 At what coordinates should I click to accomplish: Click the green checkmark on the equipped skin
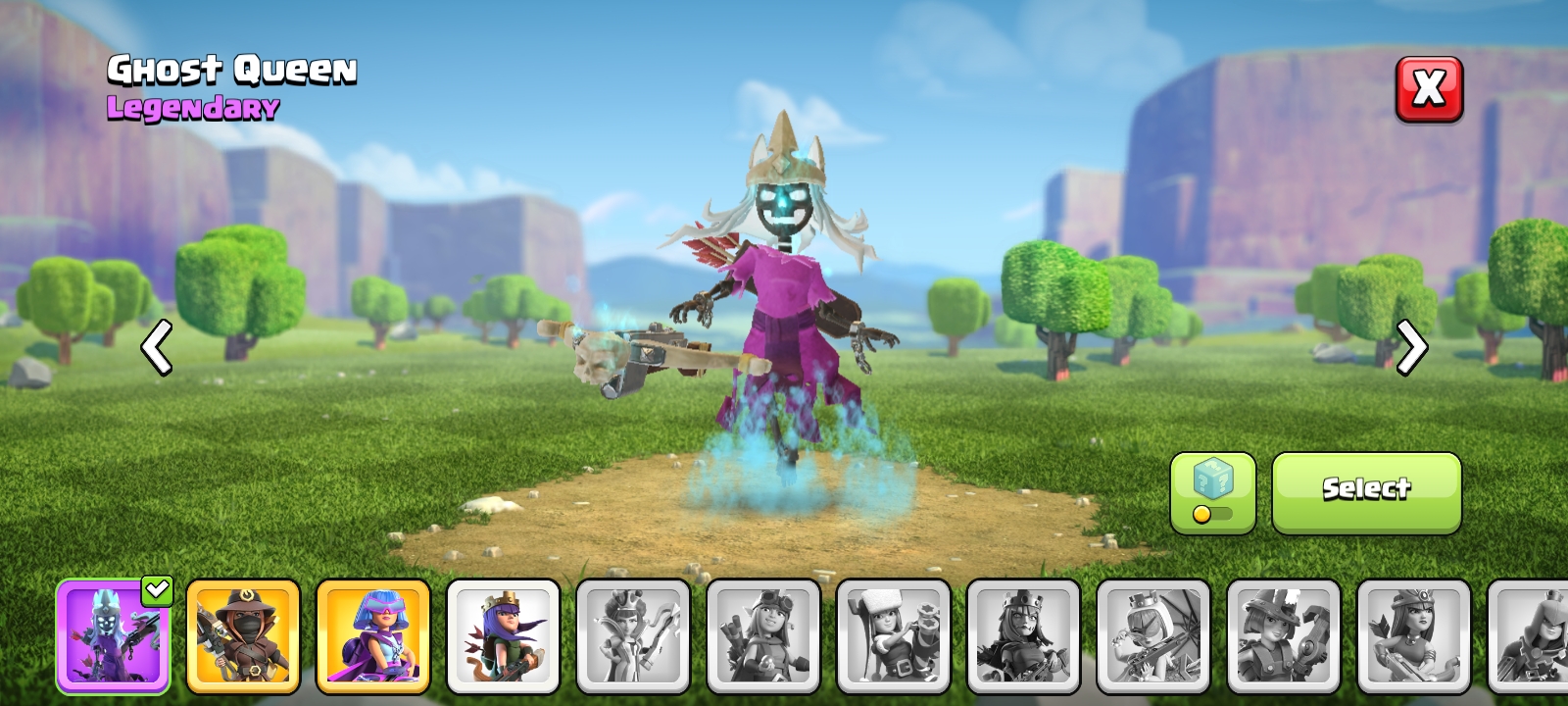pyautogui.click(x=157, y=589)
